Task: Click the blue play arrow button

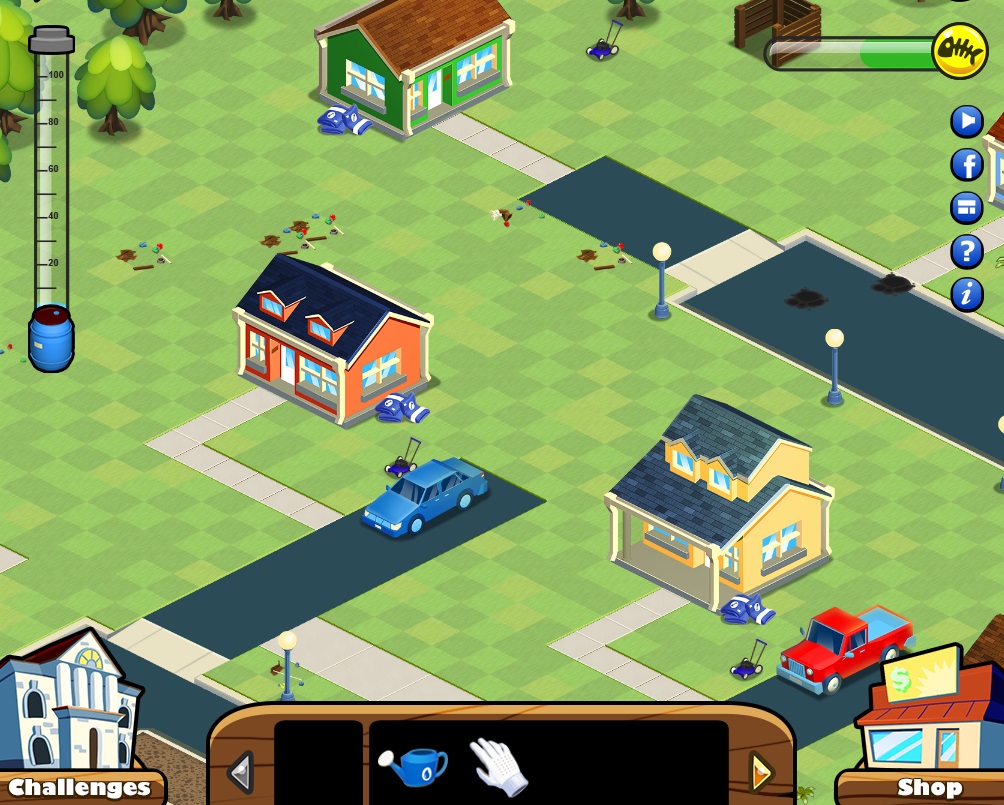Action: [x=967, y=122]
